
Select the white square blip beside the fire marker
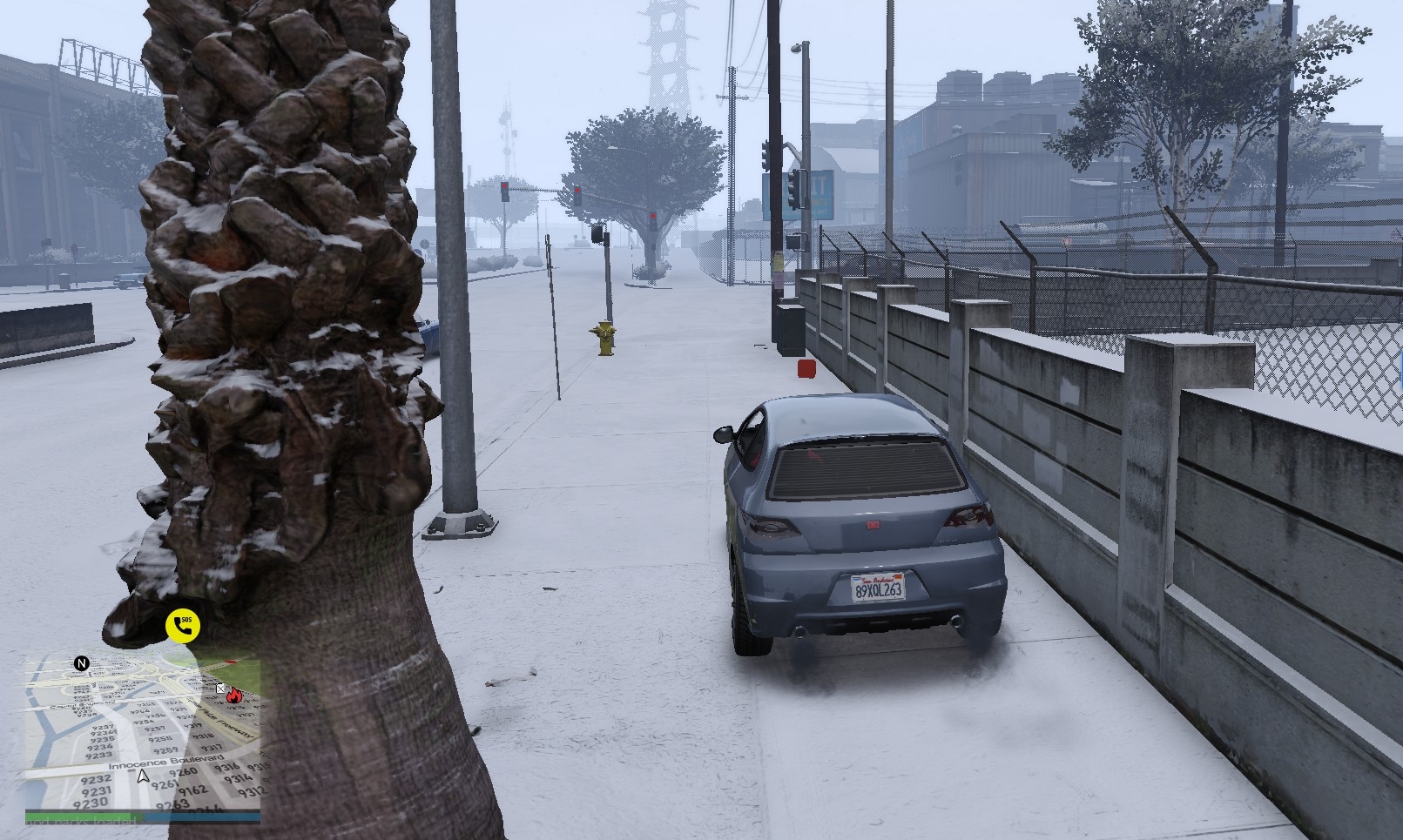pyautogui.click(x=221, y=689)
